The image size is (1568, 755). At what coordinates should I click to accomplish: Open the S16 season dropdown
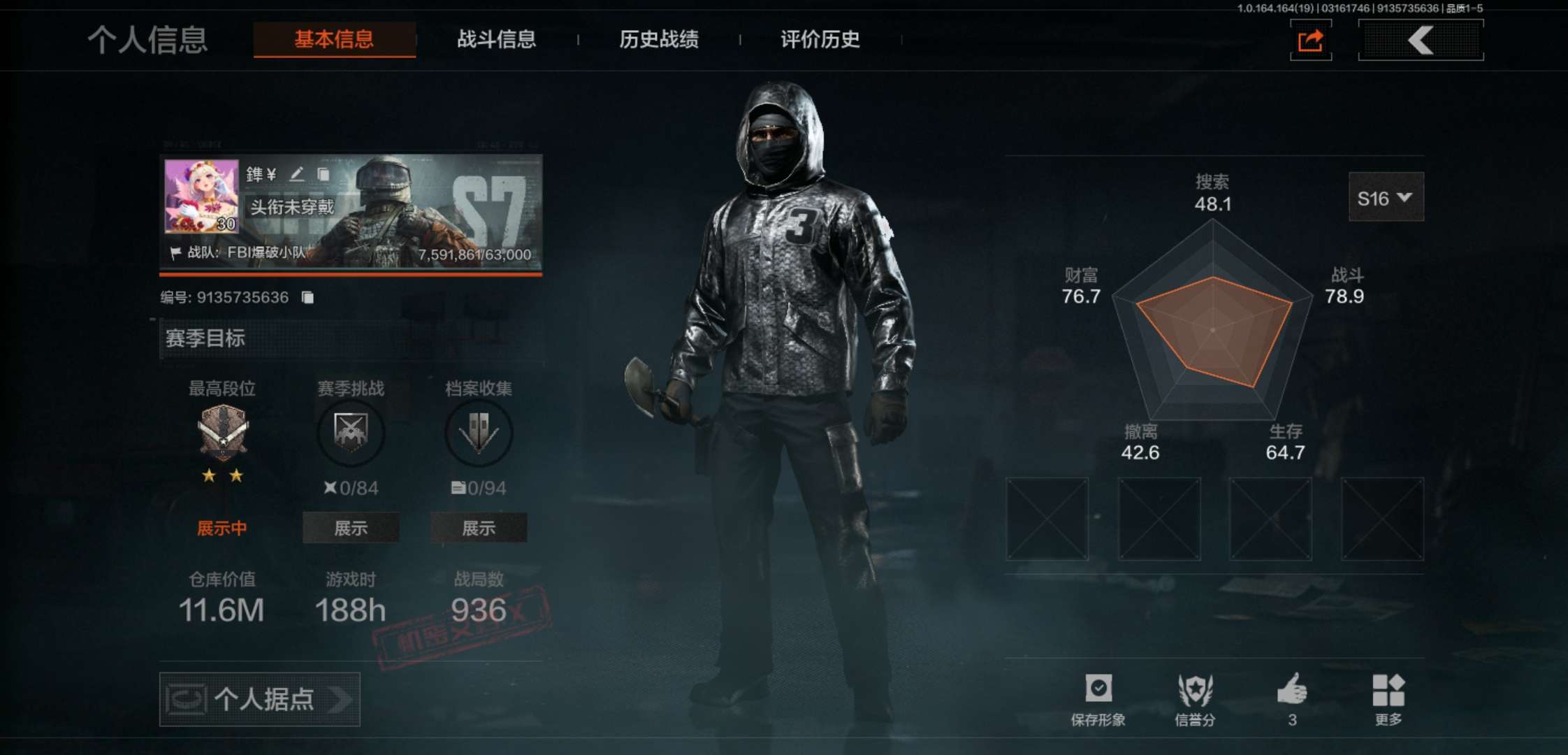tap(1386, 198)
